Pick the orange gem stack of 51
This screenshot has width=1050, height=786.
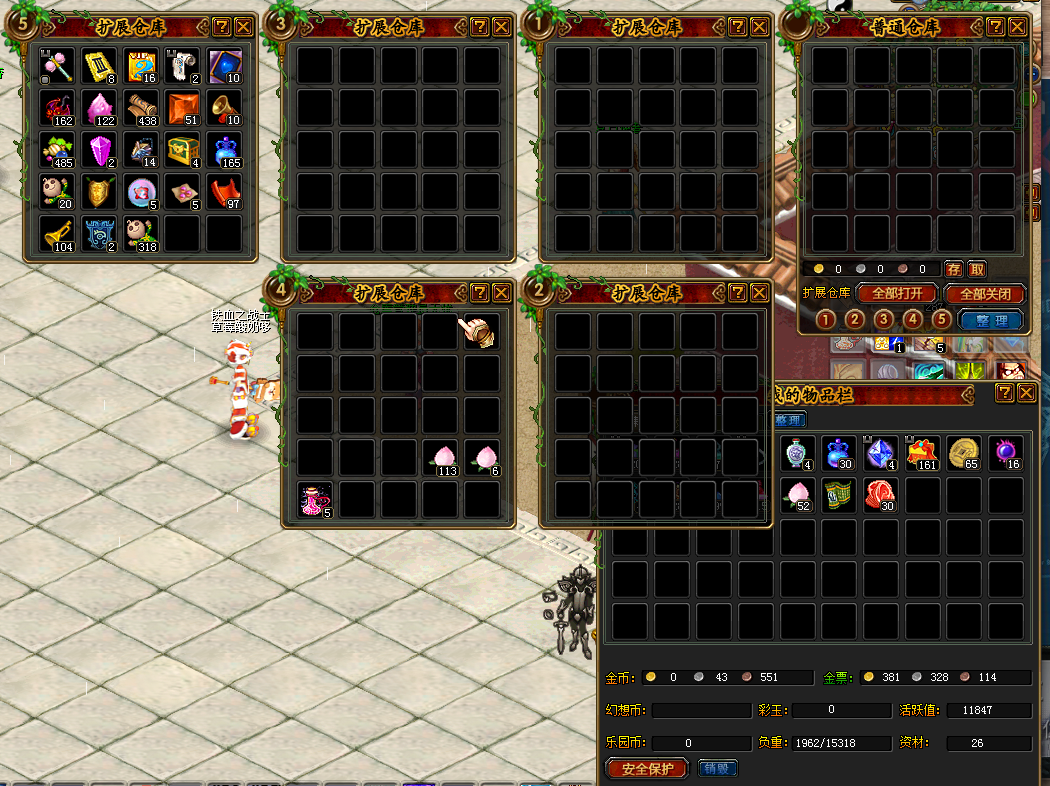click(183, 108)
